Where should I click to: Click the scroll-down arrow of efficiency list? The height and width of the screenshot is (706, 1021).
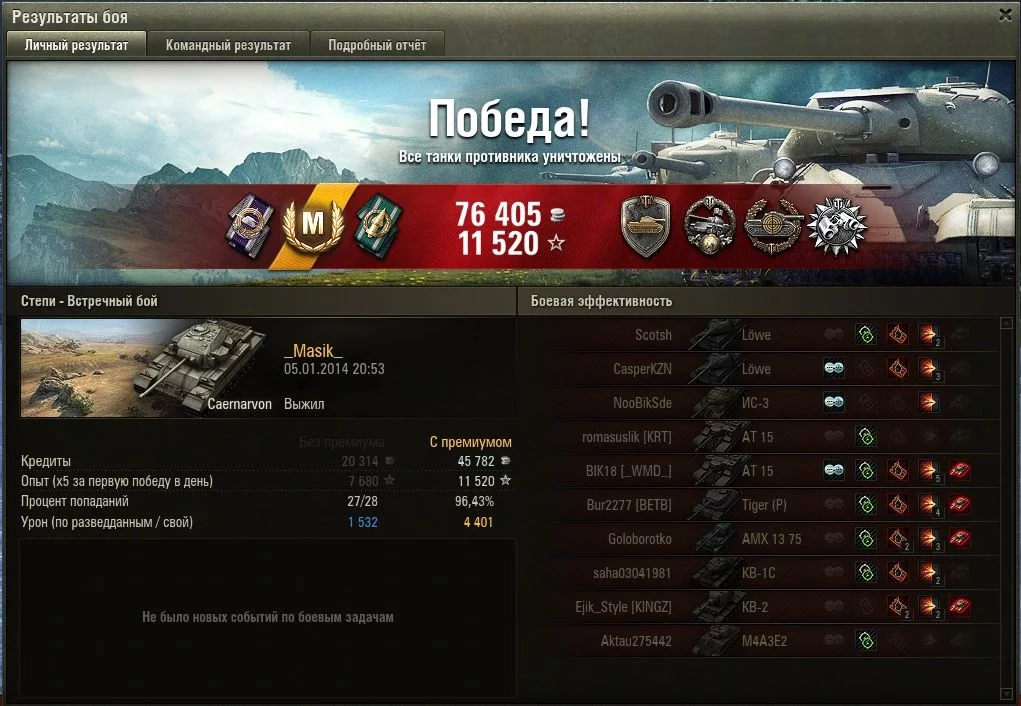tap(1006, 693)
